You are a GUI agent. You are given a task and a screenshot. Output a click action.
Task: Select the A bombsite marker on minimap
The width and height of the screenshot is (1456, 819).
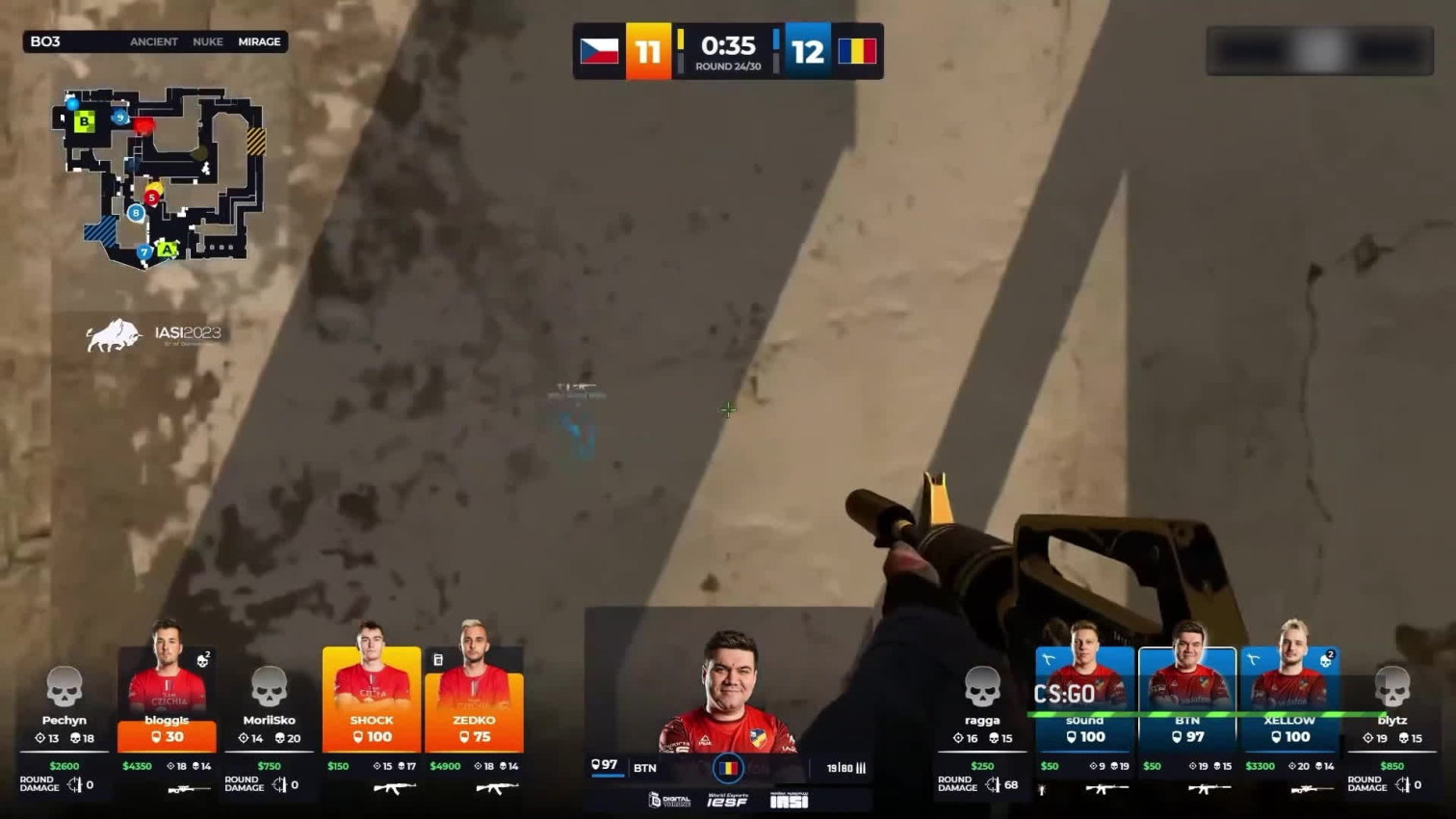(x=168, y=250)
